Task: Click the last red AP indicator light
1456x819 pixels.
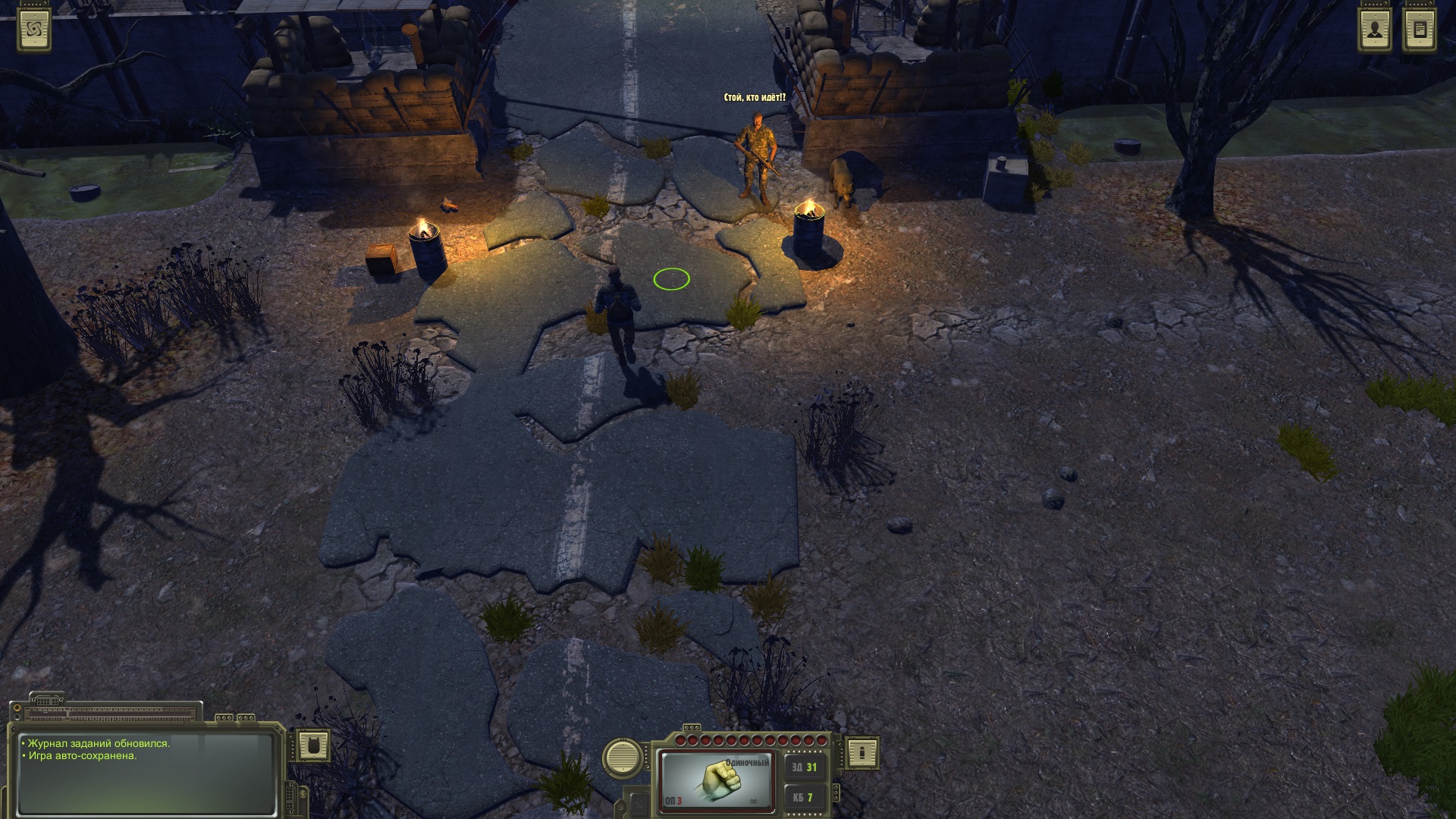Action: point(821,739)
